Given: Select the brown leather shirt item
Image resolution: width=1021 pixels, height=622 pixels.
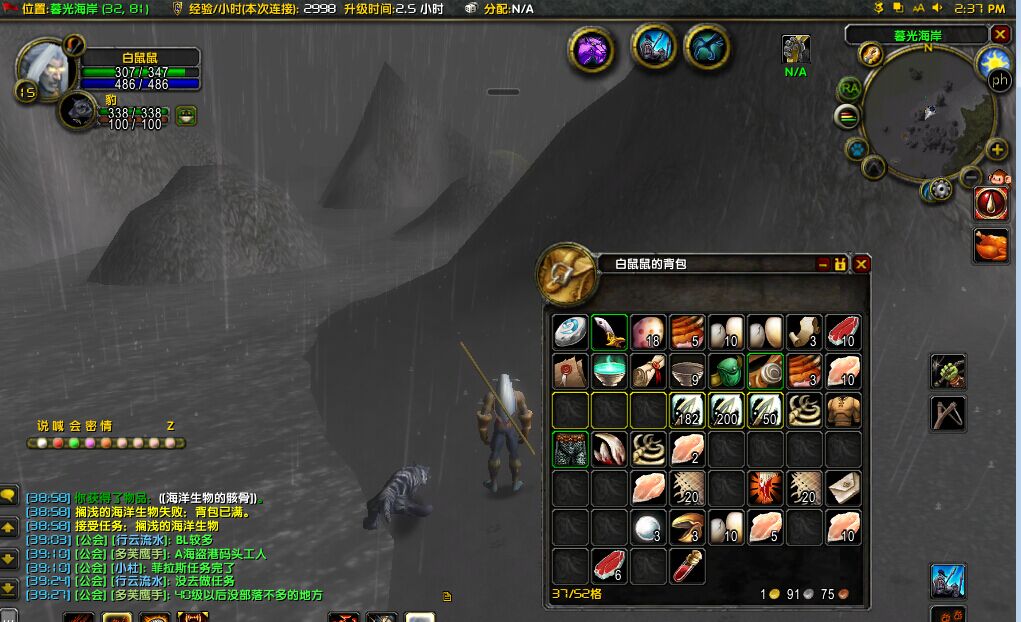Looking at the screenshot, I should point(843,409).
